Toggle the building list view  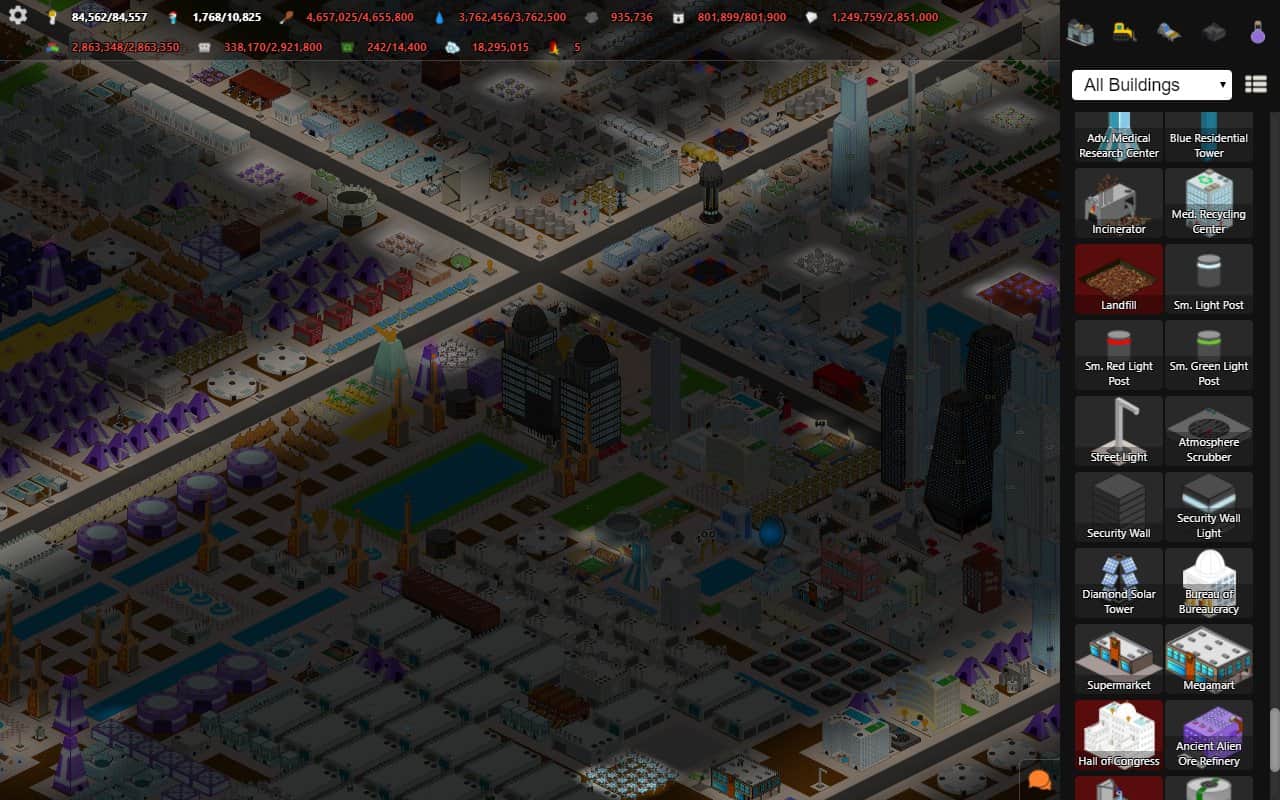pos(1255,85)
